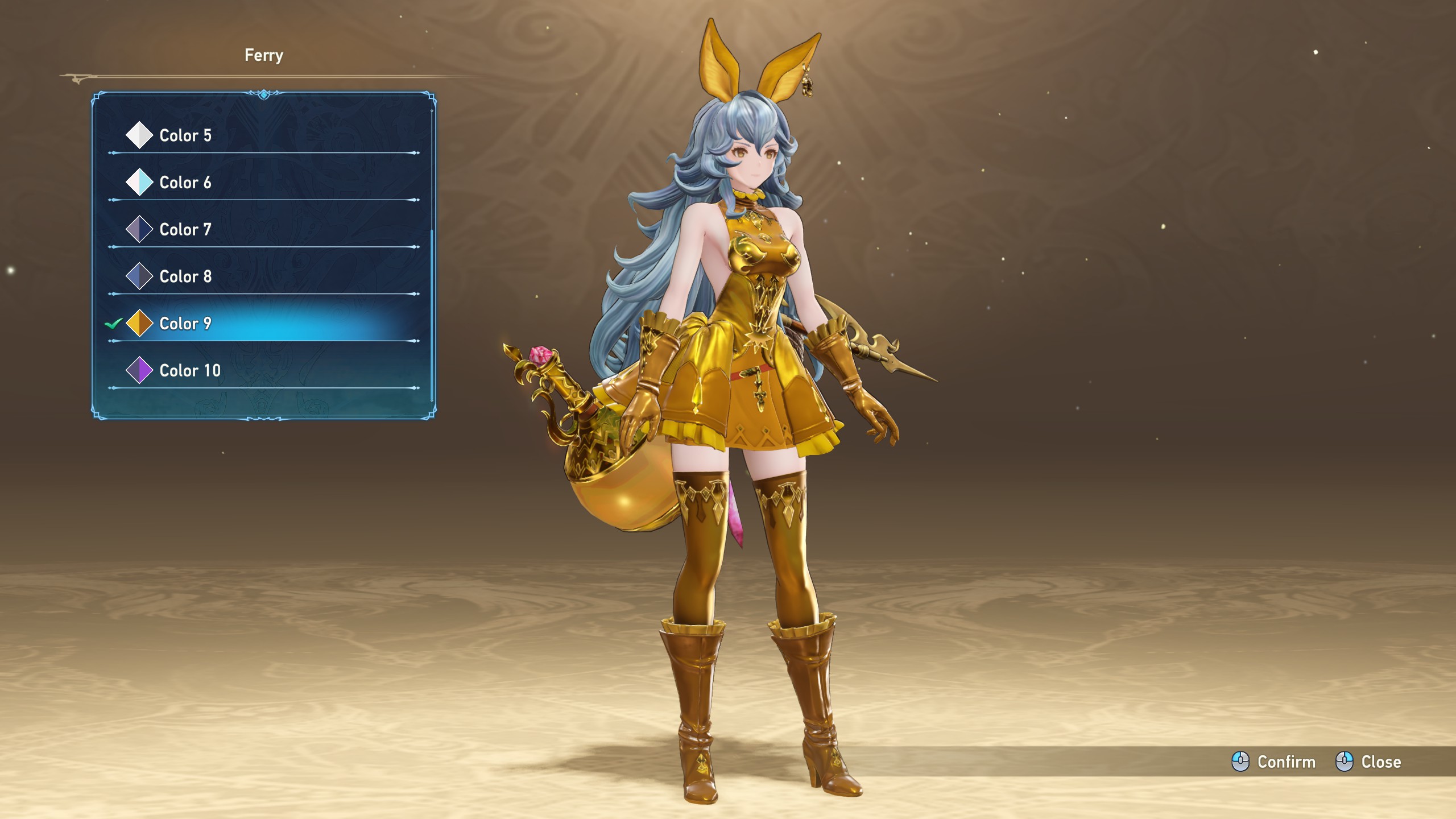Switch Ferry's outfit to Color 8

[185, 276]
